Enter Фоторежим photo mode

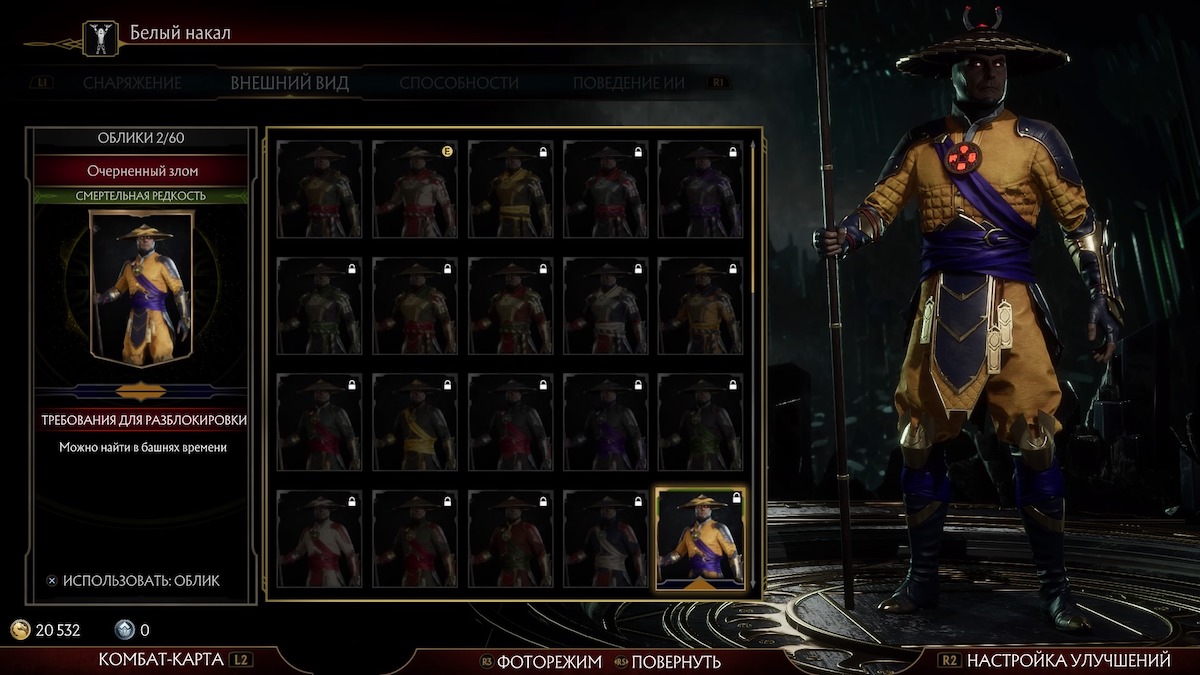(549, 661)
